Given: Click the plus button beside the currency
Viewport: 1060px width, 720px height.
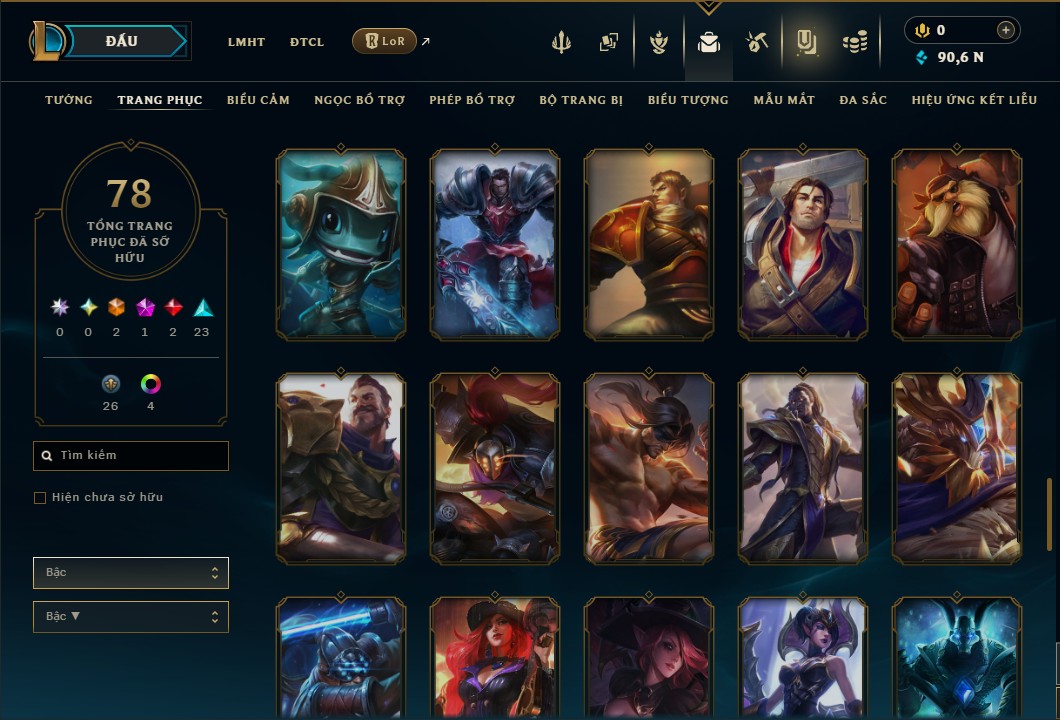Looking at the screenshot, I should coord(1006,31).
